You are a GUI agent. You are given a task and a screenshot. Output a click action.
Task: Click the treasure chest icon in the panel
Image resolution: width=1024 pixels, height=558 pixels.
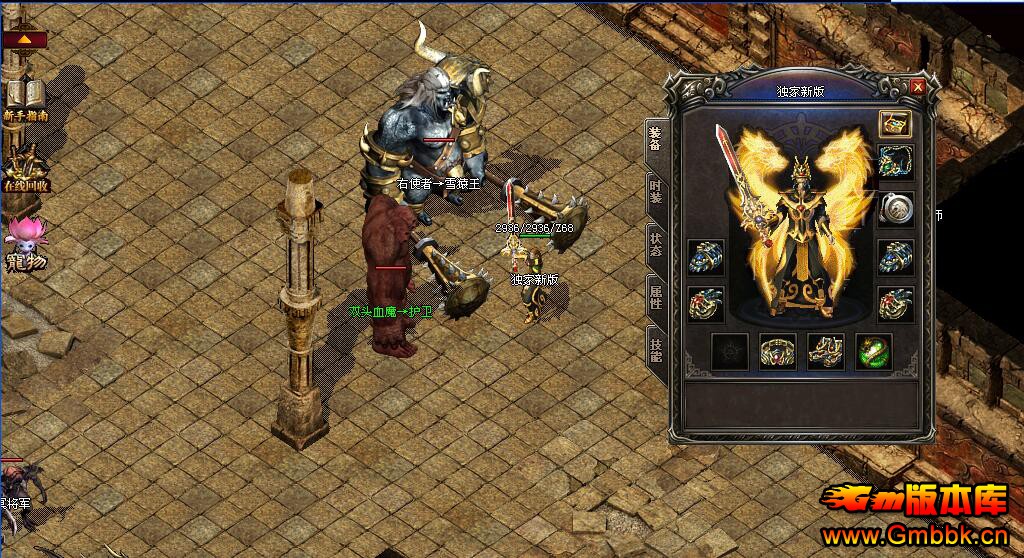(x=894, y=123)
